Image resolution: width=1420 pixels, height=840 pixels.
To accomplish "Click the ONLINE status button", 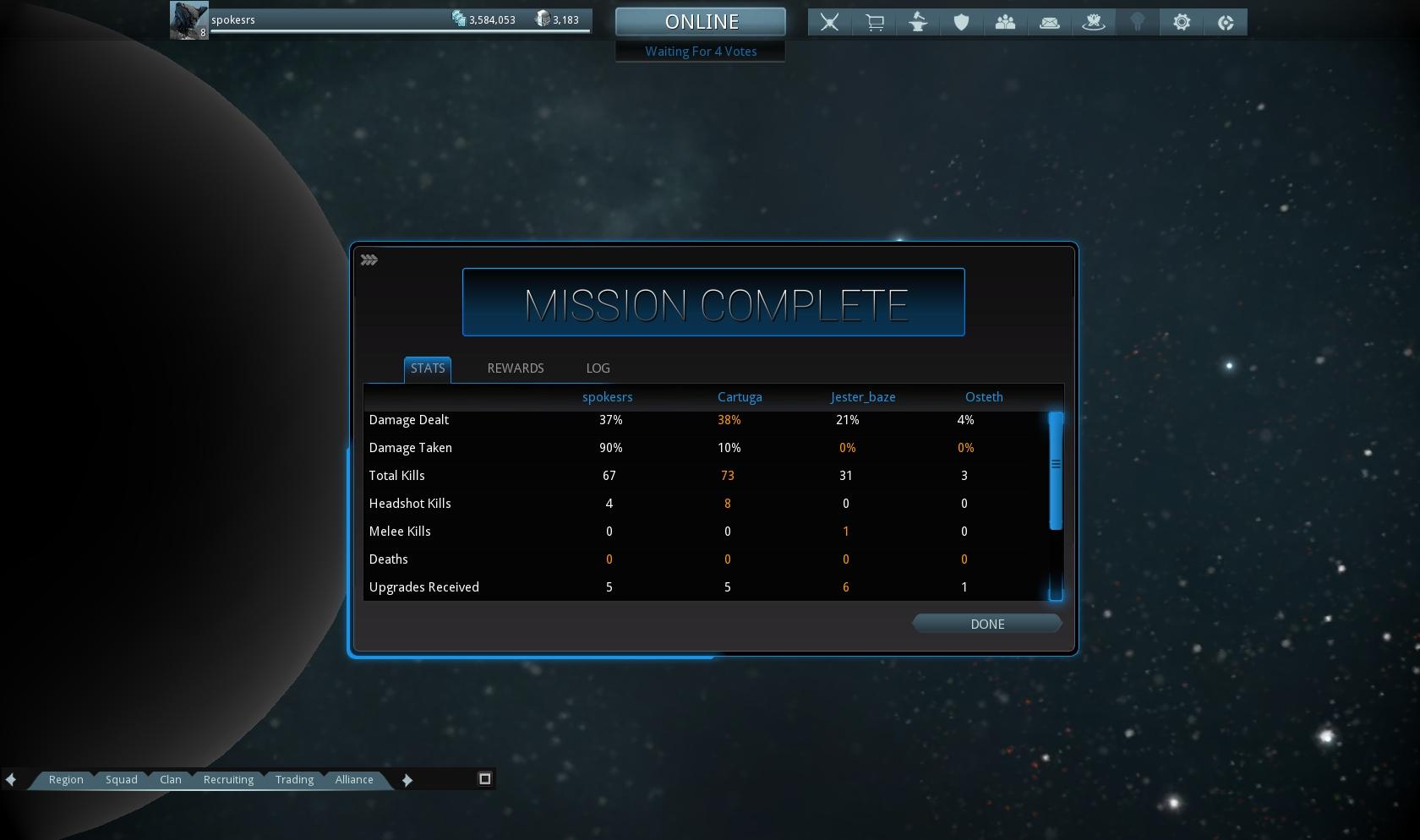I will pos(701,22).
